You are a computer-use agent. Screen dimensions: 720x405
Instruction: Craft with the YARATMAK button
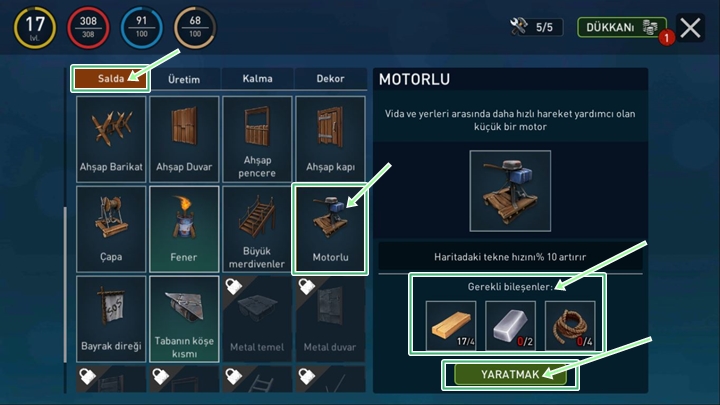(510, 374)
